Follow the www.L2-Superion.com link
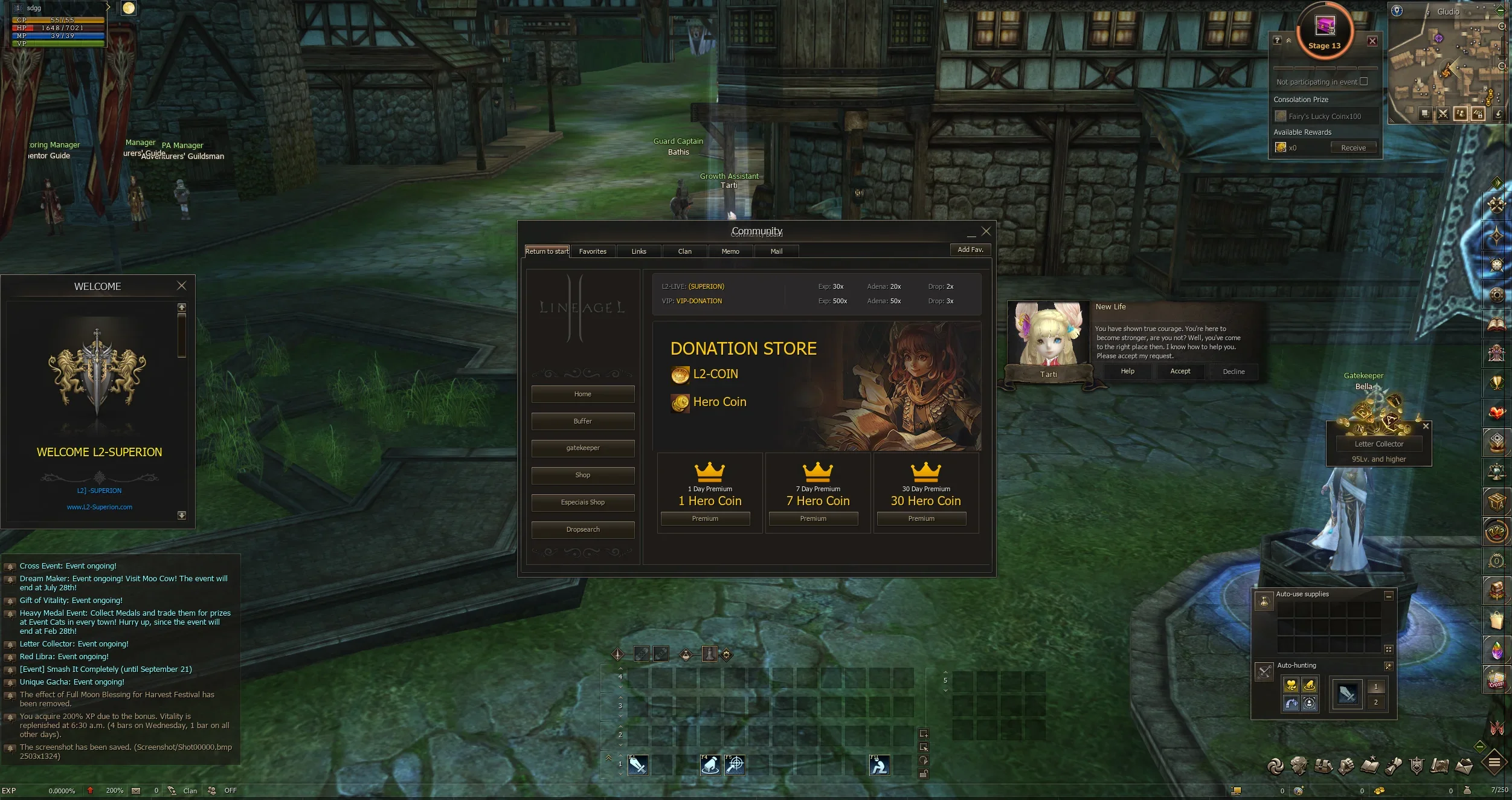The width and height of the screenshot is (1512, 800). pos(100,507)
